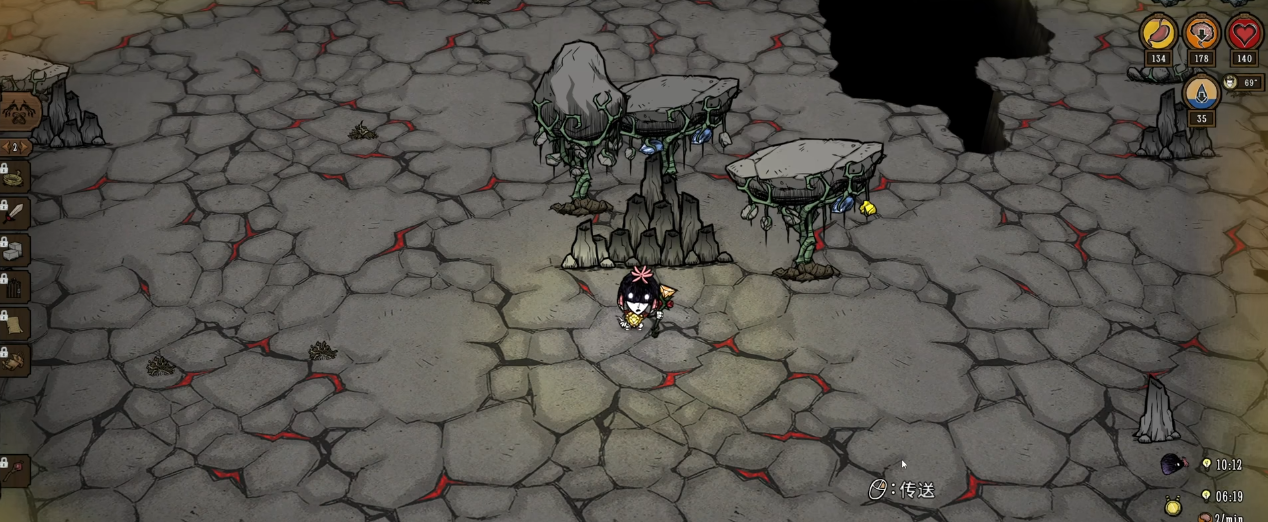The width and height of the screenshot is (1268, 522).
Task: Select the pinned dark fence recipe
Action: (14, 287)
